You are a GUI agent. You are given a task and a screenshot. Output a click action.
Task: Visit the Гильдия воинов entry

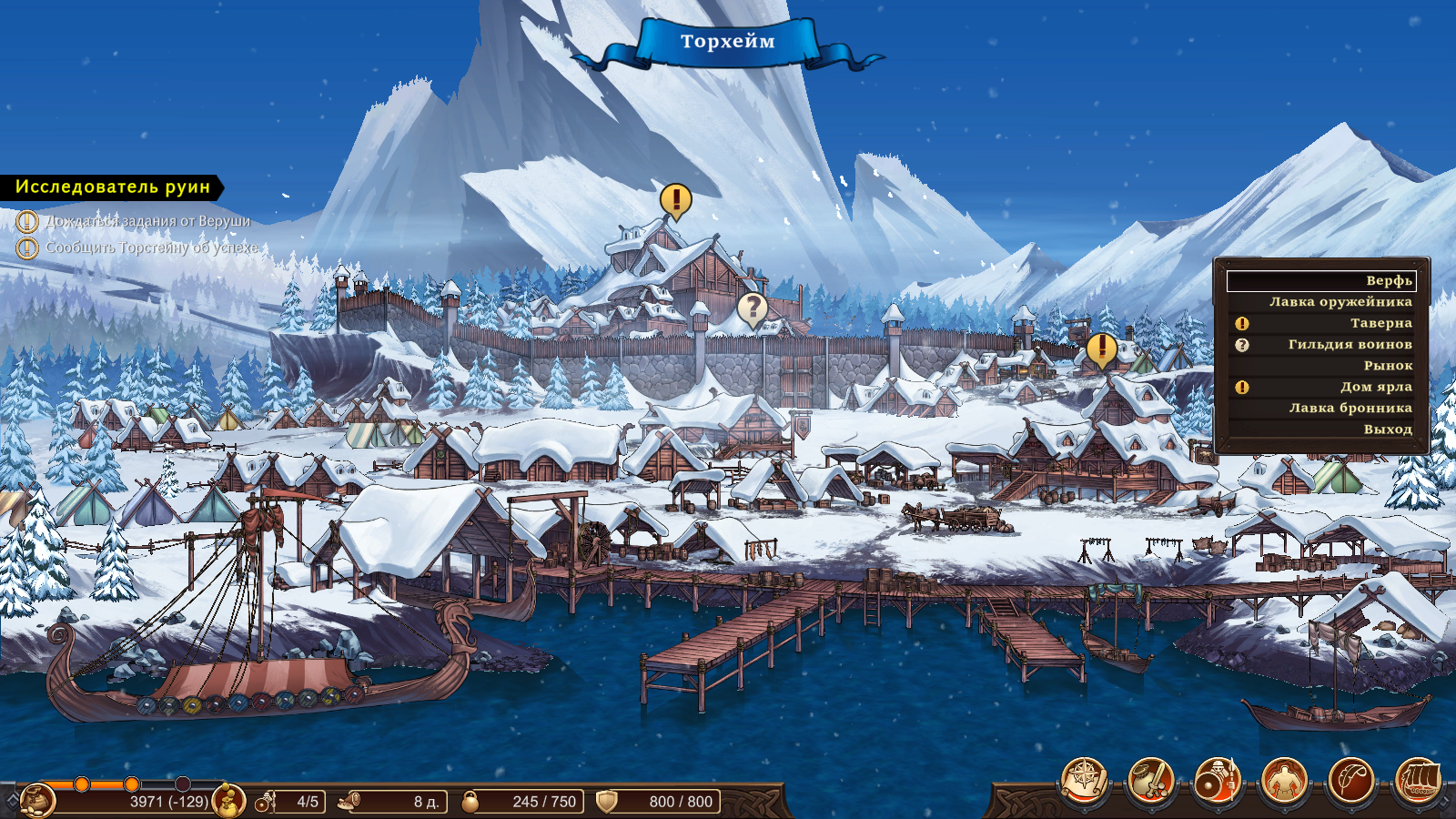coord(1350,345)
